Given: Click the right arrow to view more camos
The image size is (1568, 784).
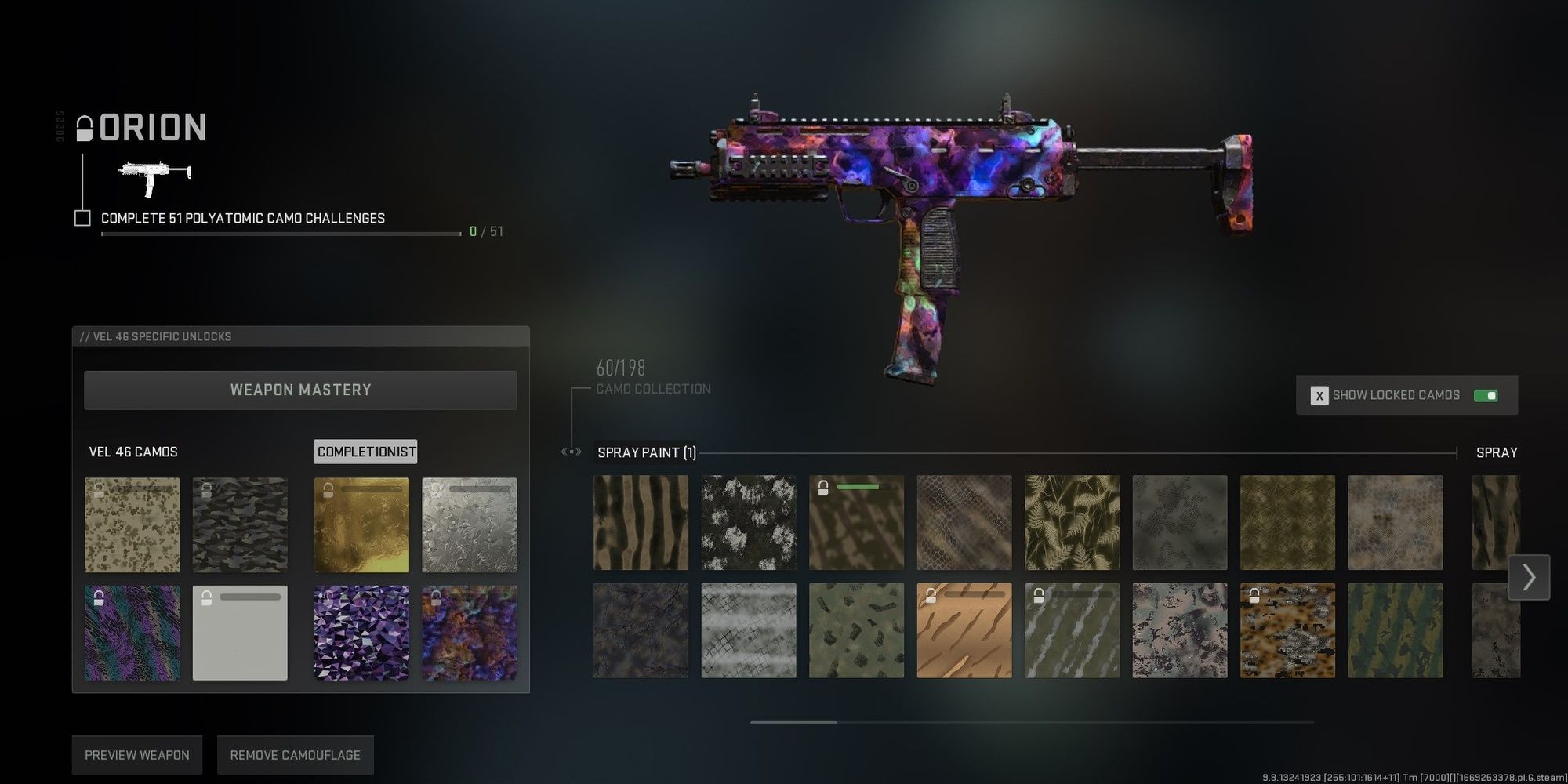Looking at the screenshot, I should (x=1528, y=577).
